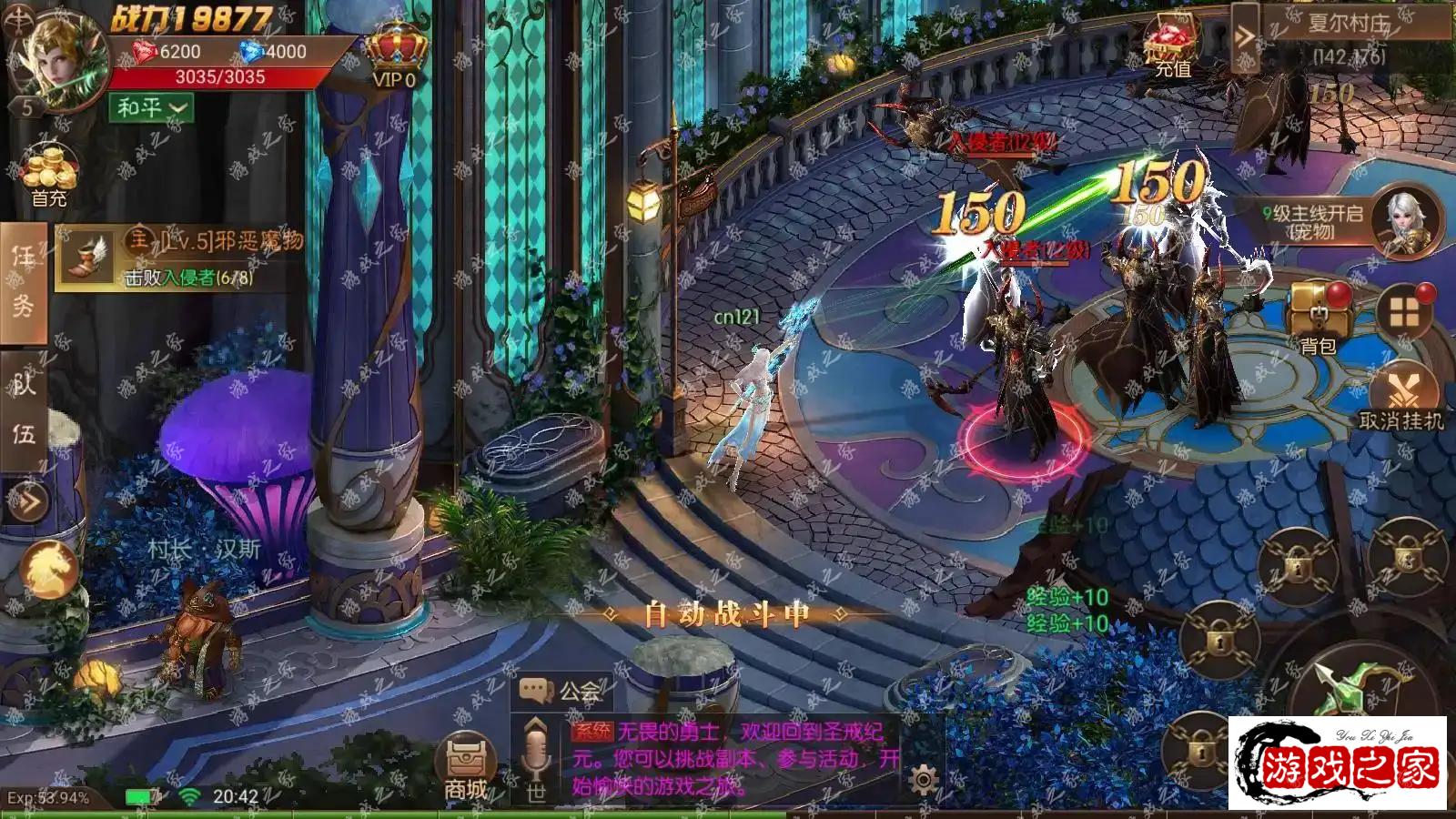Activate the golden horse mount icon
The height and width of the screenshot is (819, 1456).
click(48, 568)
